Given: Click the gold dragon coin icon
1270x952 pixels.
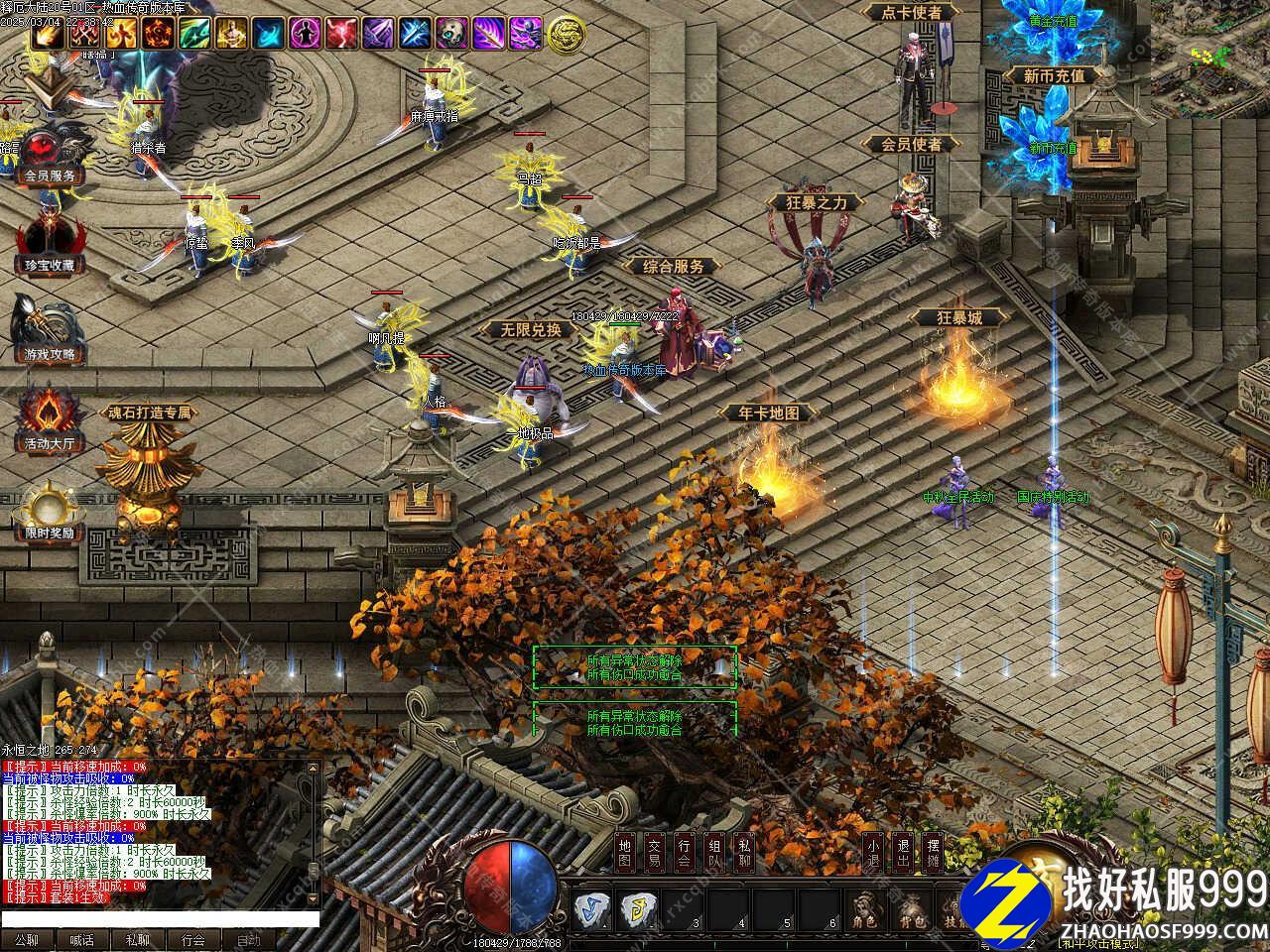Looking at the screenshot, I should click(x=566, y=35).
